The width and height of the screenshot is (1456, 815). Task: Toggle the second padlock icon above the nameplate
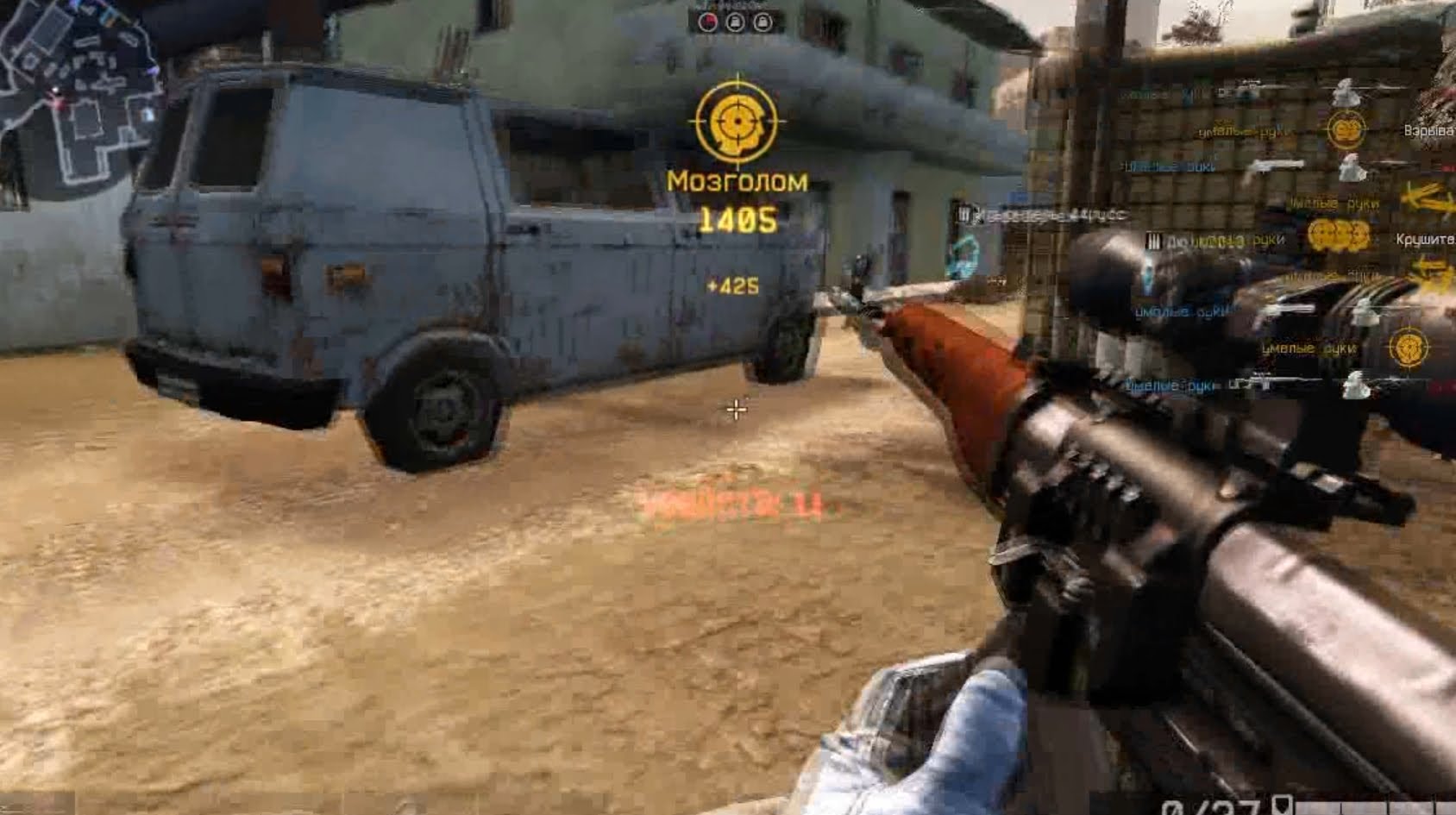coord(763,22)
